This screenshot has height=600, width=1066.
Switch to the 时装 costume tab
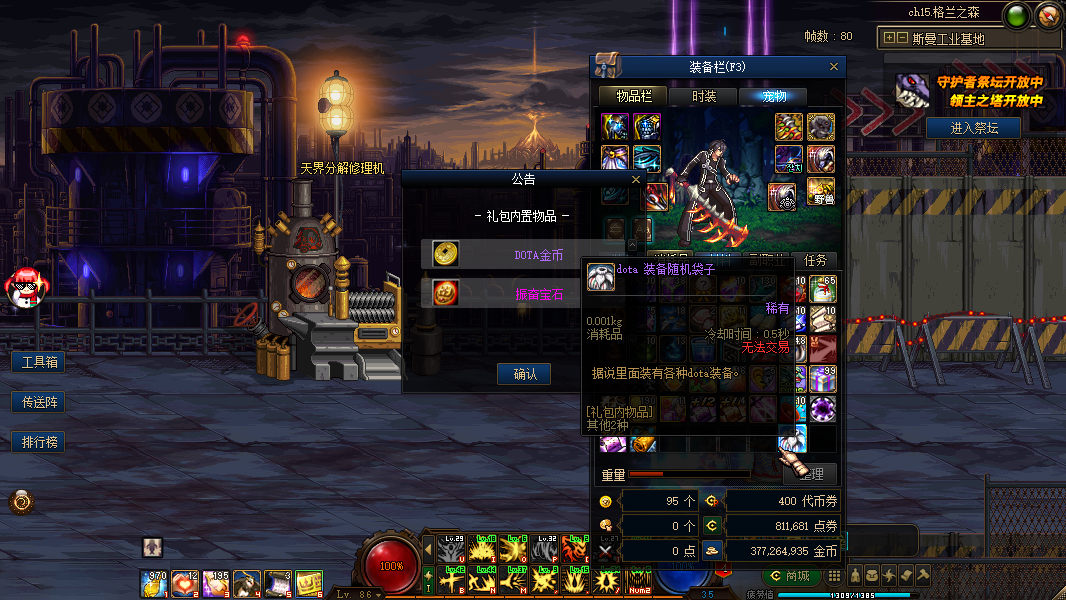[704, 97]
